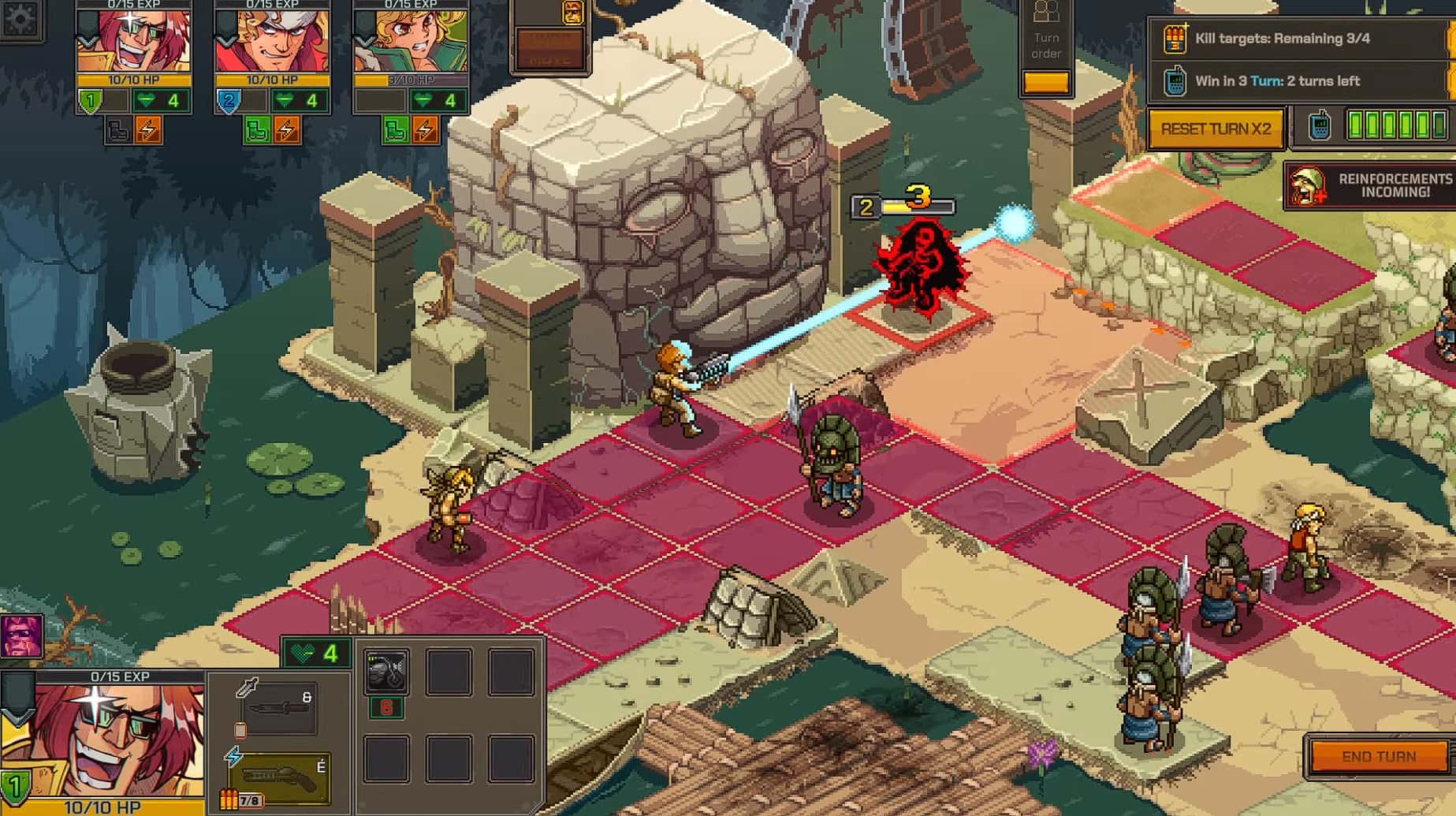Click the large active character portrait
The image size is (1456, 816).
coord(102,741)
